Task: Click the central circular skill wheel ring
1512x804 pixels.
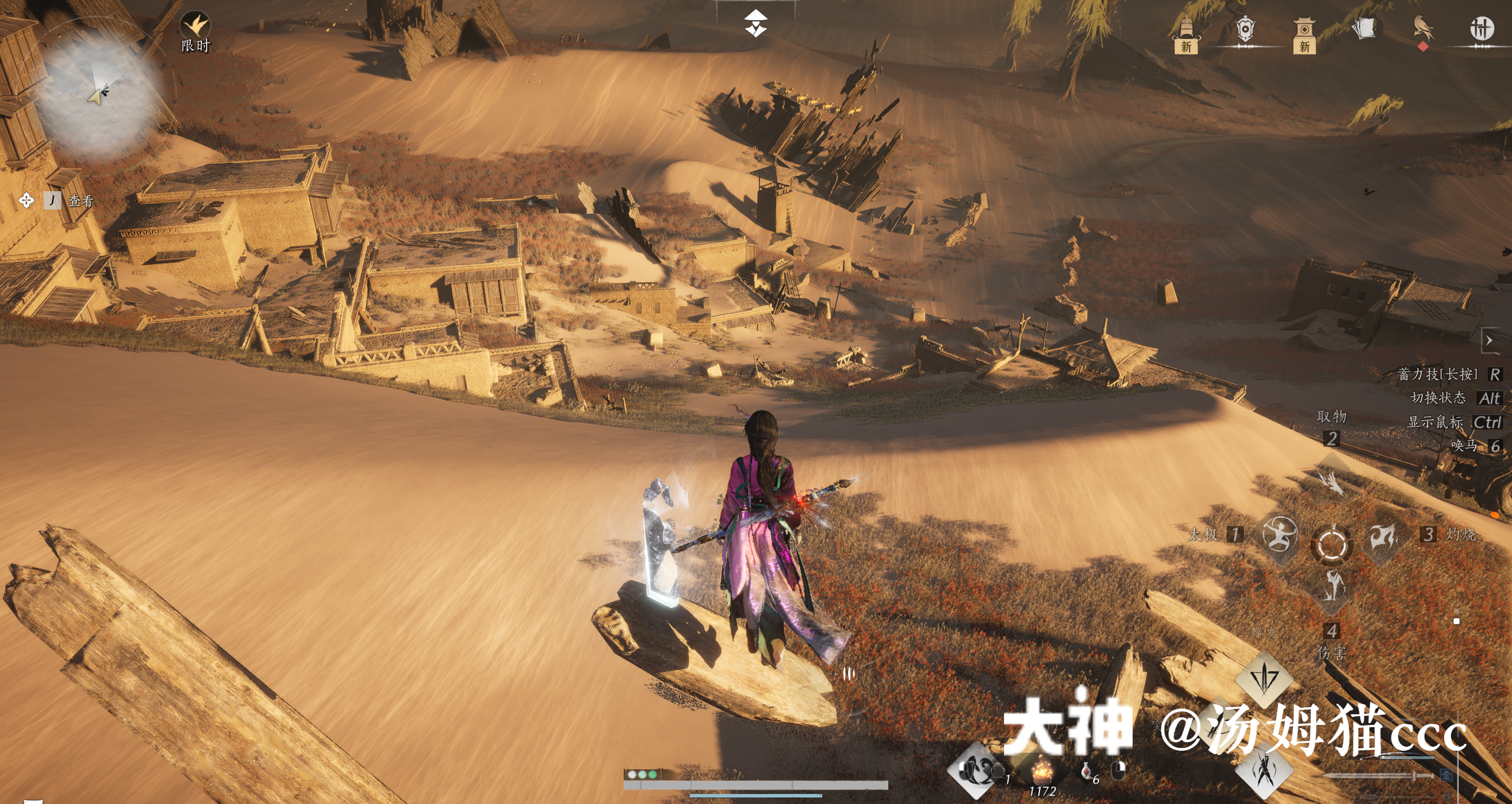Action: point(1331,544)
